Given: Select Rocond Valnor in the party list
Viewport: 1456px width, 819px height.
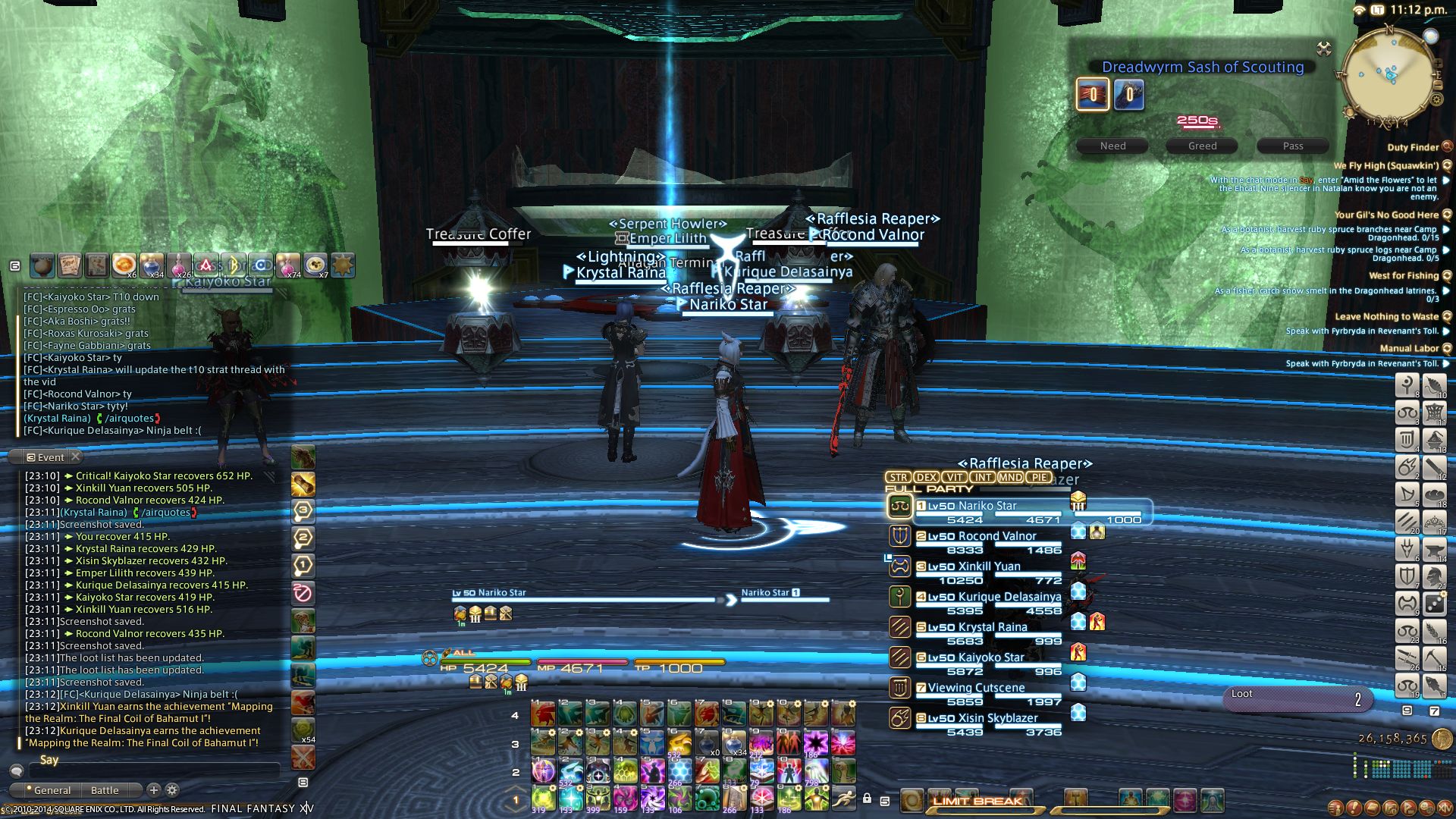Looking at the screenshot, I should (x=987, y=536).
